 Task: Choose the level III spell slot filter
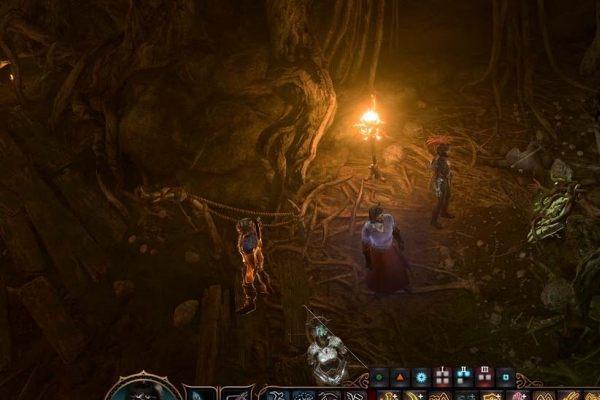pyautogui.click(x=485, y=377)
